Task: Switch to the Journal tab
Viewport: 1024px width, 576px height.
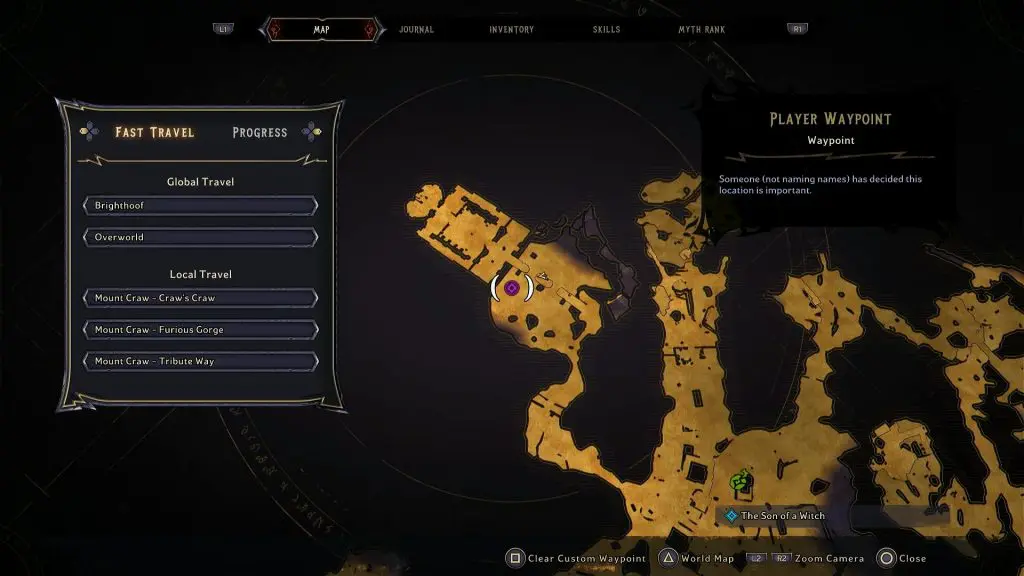Action: (x=416, y=30)
